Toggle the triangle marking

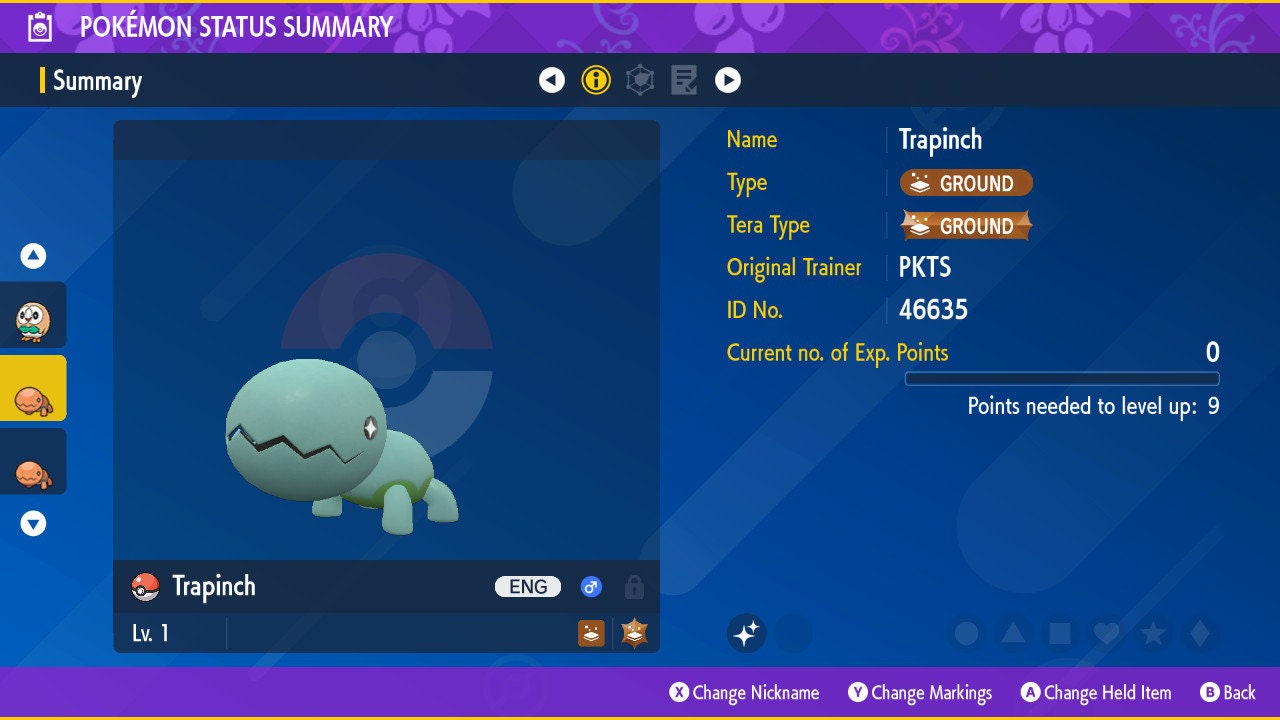(1012, 633)
